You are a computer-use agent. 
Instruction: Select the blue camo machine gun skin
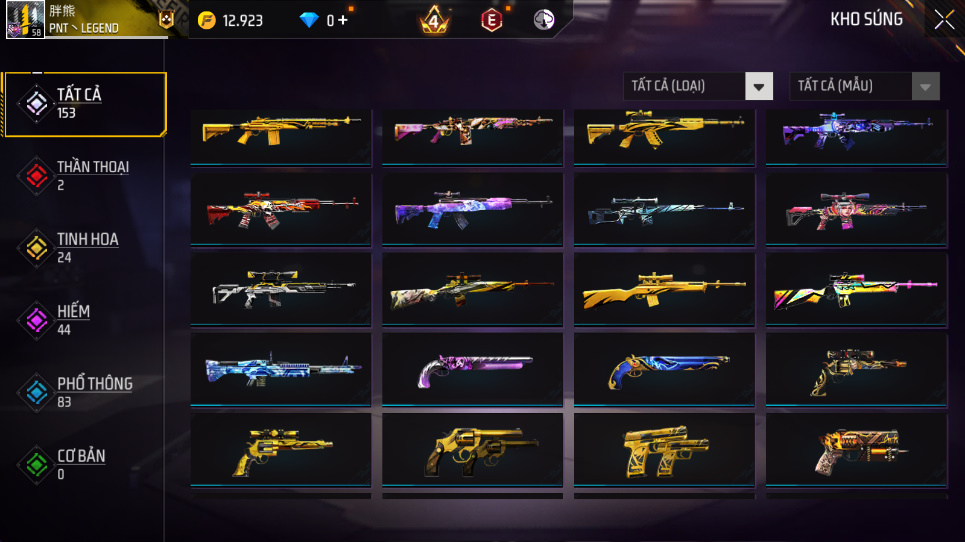coord(280,368)
